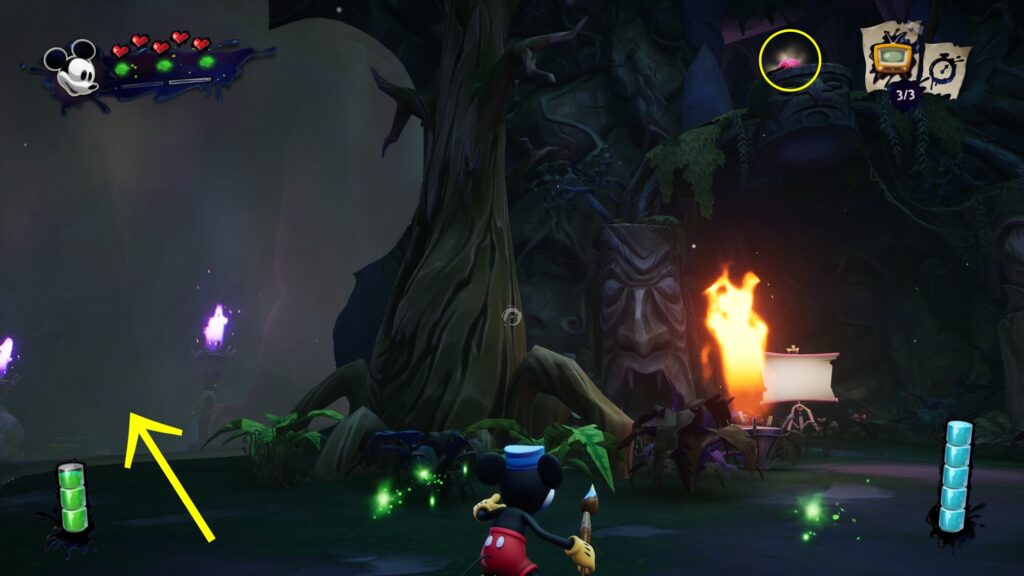Select the stopwatch sketch icon
This screenshot has height=576, width=1024.
click(944, 67)
